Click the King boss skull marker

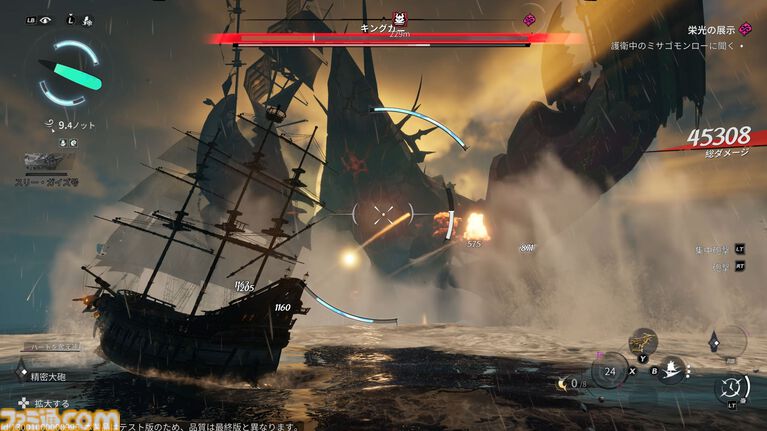(399, 18)
